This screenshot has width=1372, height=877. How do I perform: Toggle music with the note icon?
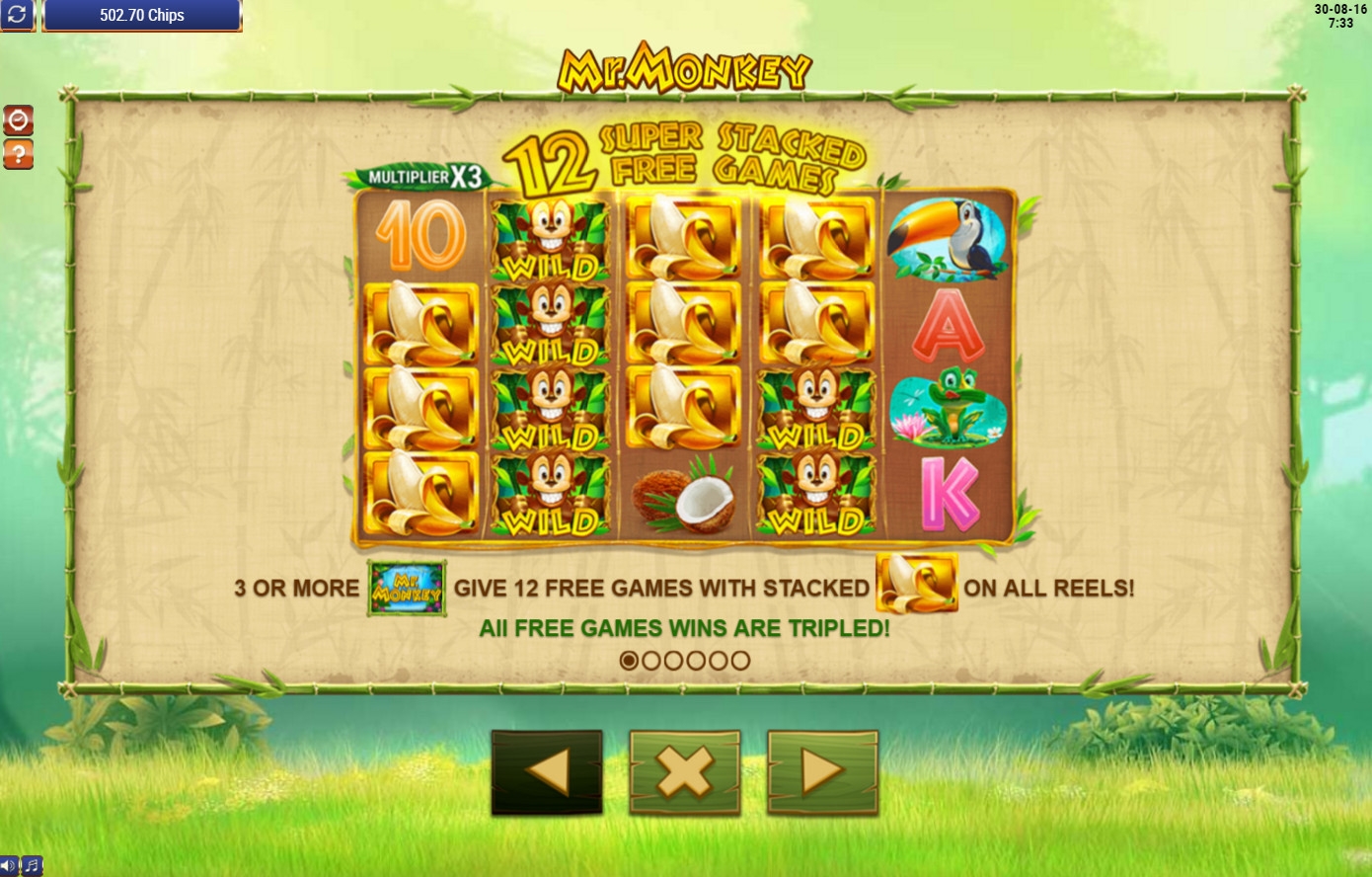tap(32, 866)
